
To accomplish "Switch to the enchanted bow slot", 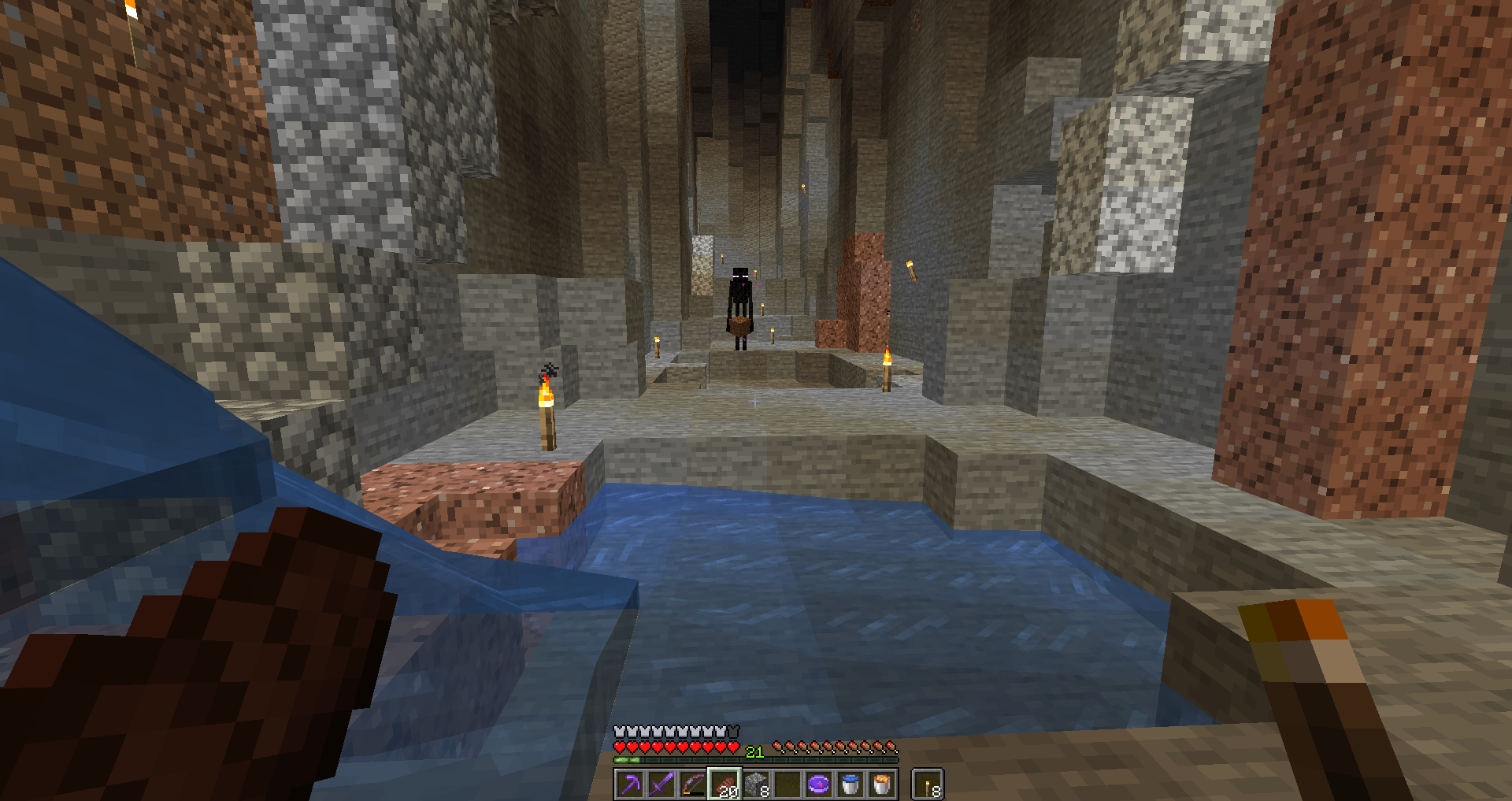I will [693, 784].
